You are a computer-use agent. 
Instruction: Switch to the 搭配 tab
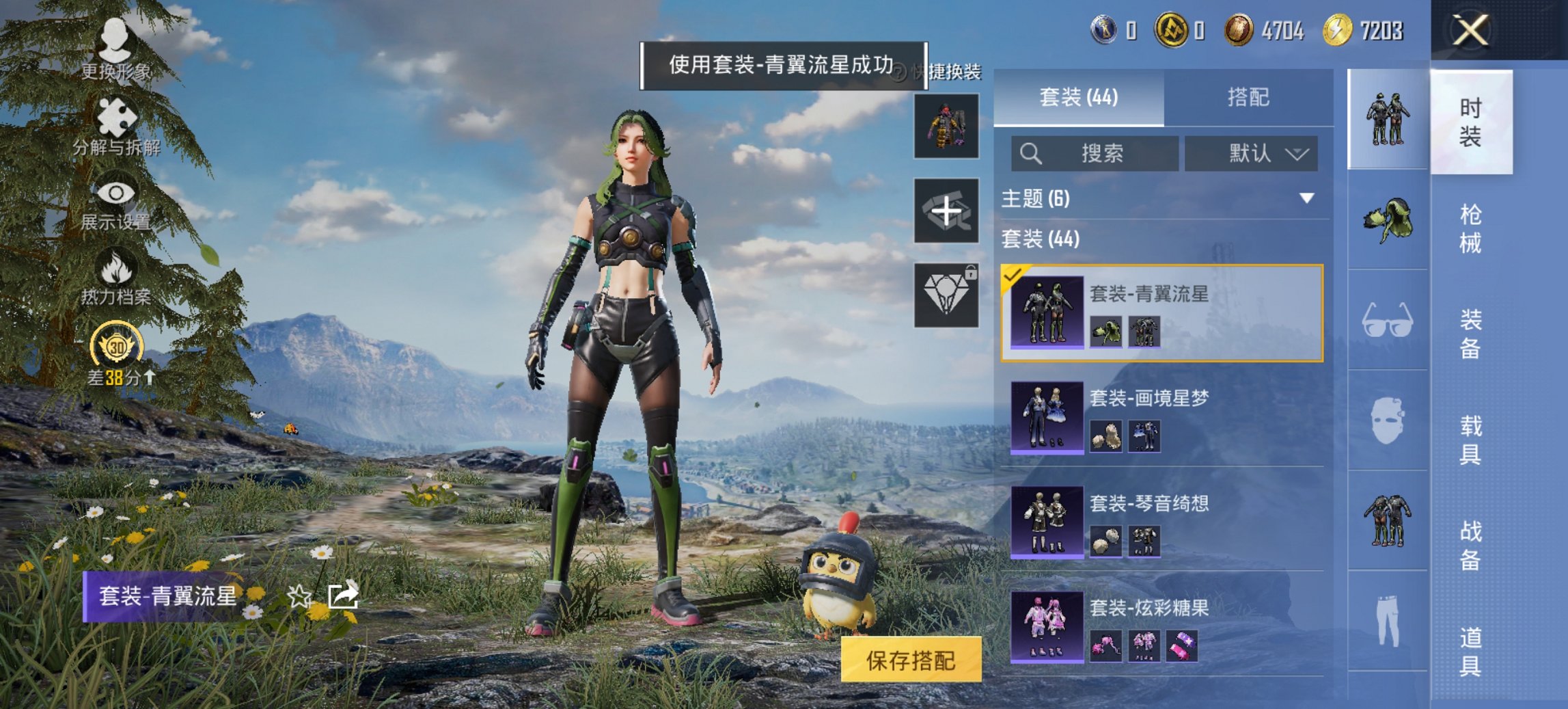pos(1250,98)
